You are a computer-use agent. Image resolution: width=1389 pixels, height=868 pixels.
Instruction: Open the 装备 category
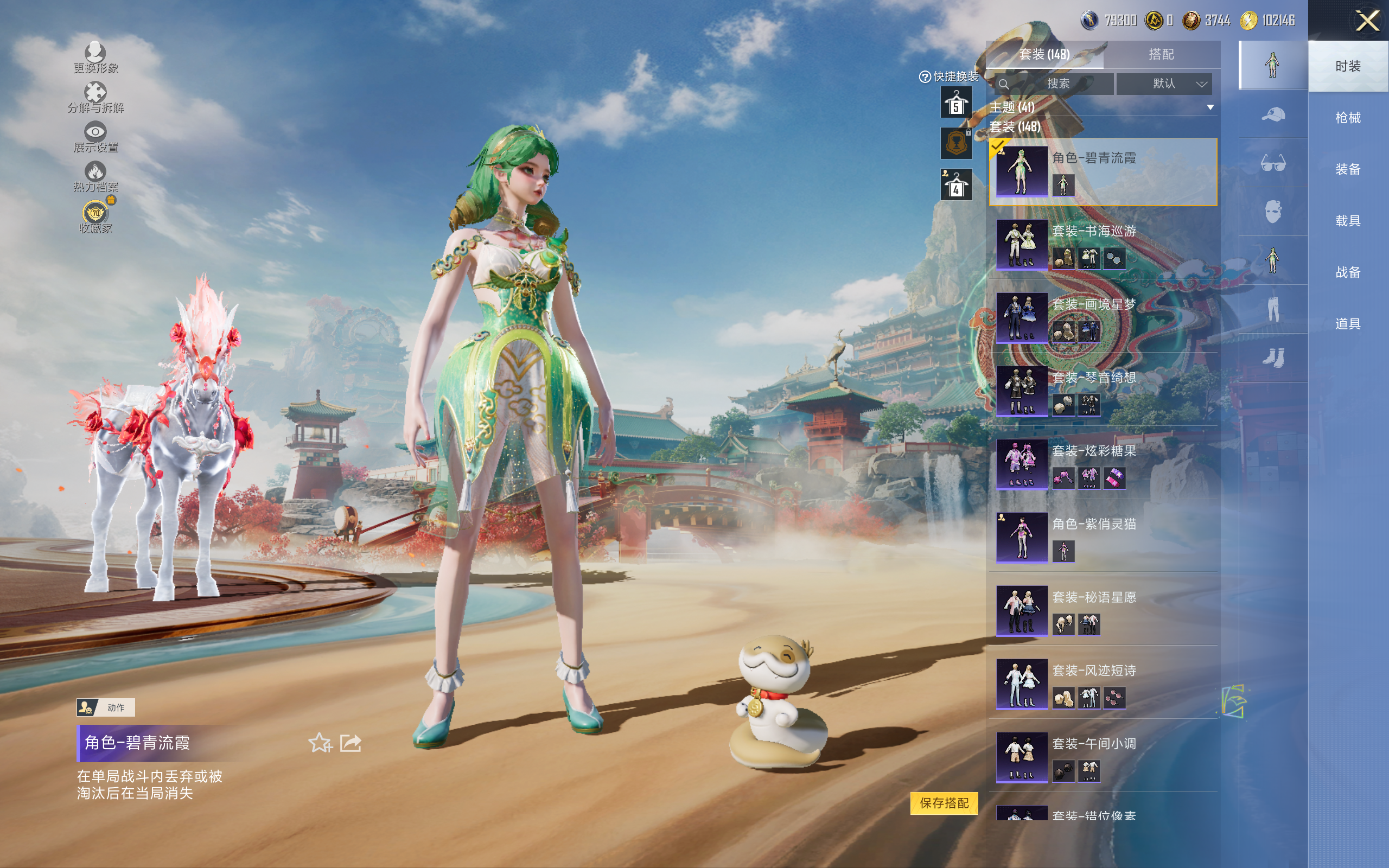[x=1347, y=169]
